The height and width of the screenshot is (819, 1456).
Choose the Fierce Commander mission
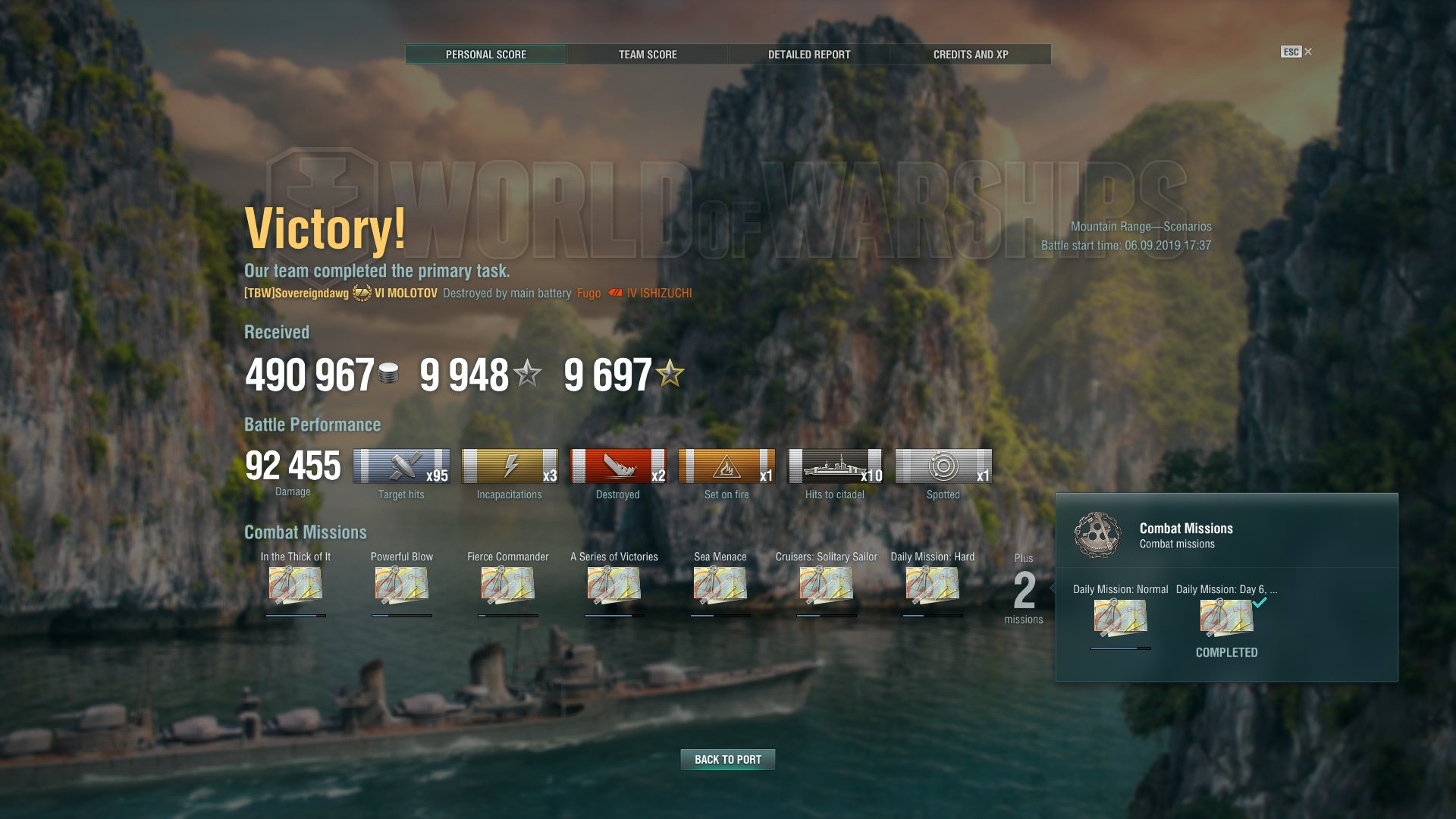508,586
